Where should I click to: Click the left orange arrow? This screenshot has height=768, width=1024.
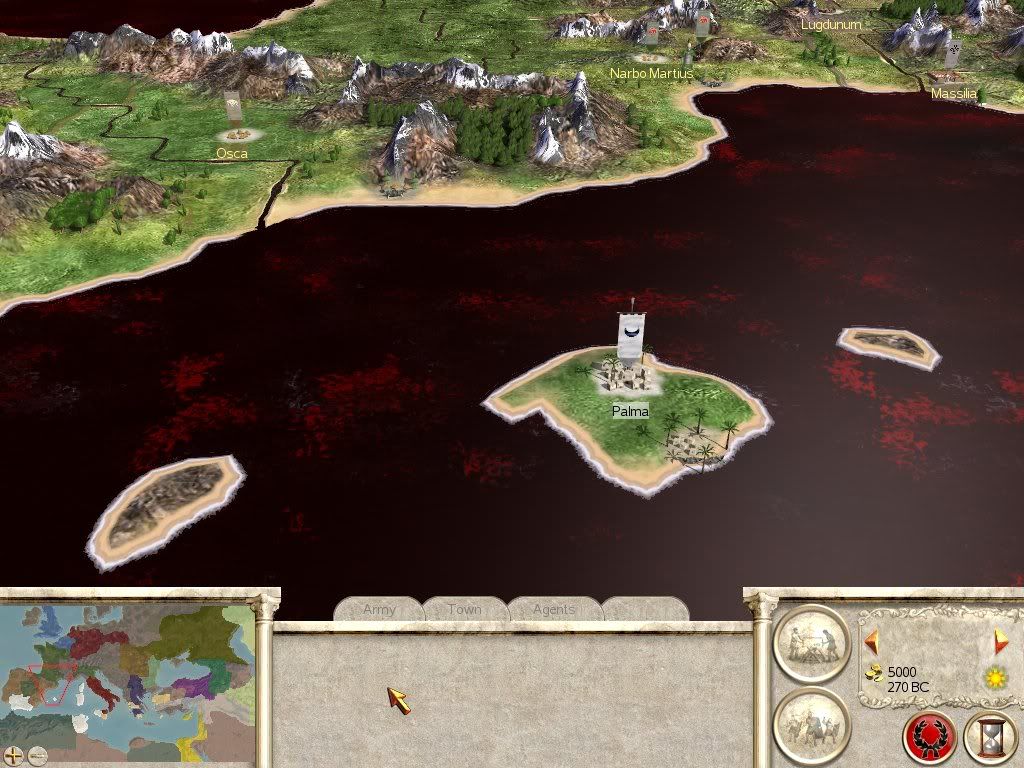tap(871, 640)
